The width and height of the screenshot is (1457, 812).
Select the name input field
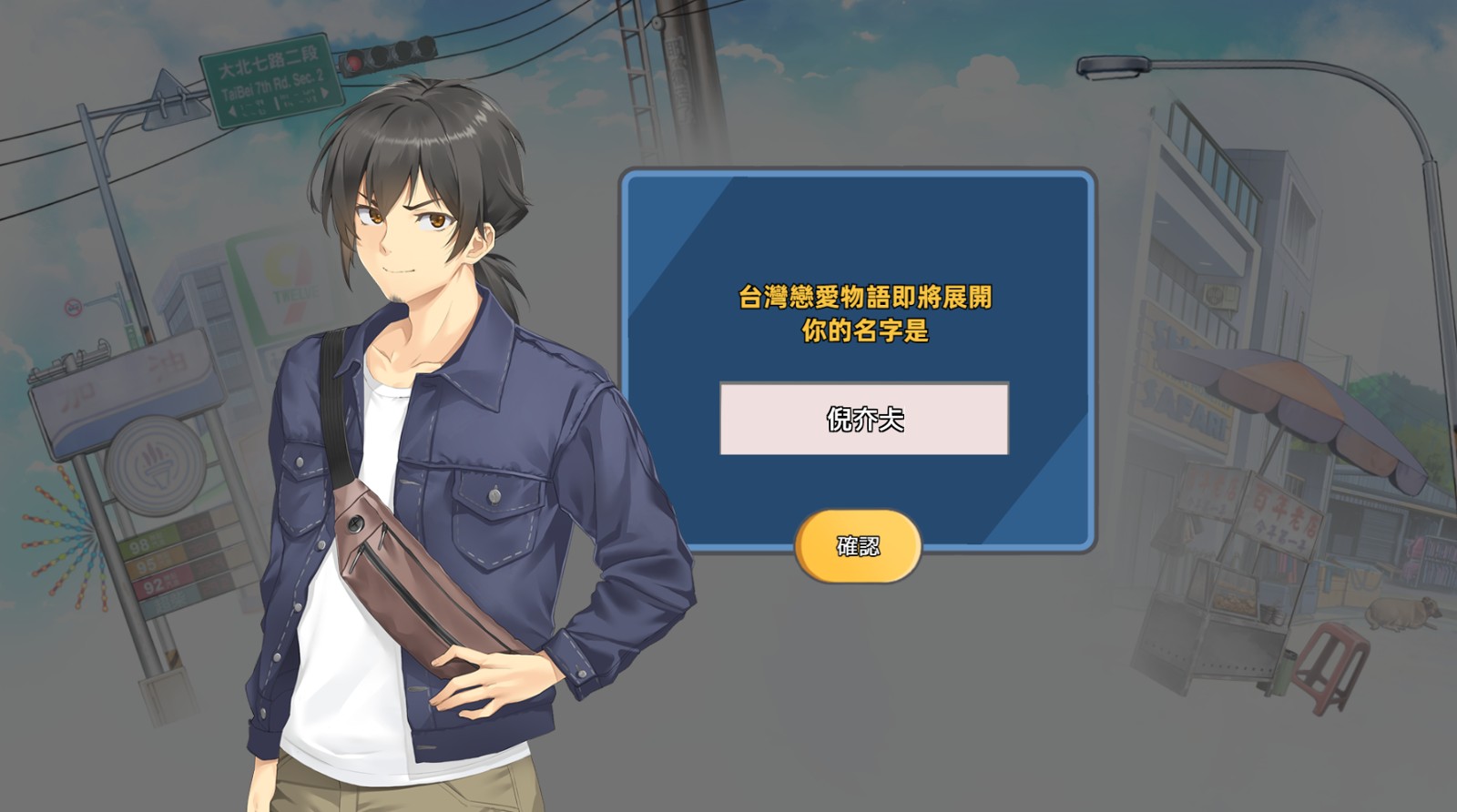tap(864, 419)
